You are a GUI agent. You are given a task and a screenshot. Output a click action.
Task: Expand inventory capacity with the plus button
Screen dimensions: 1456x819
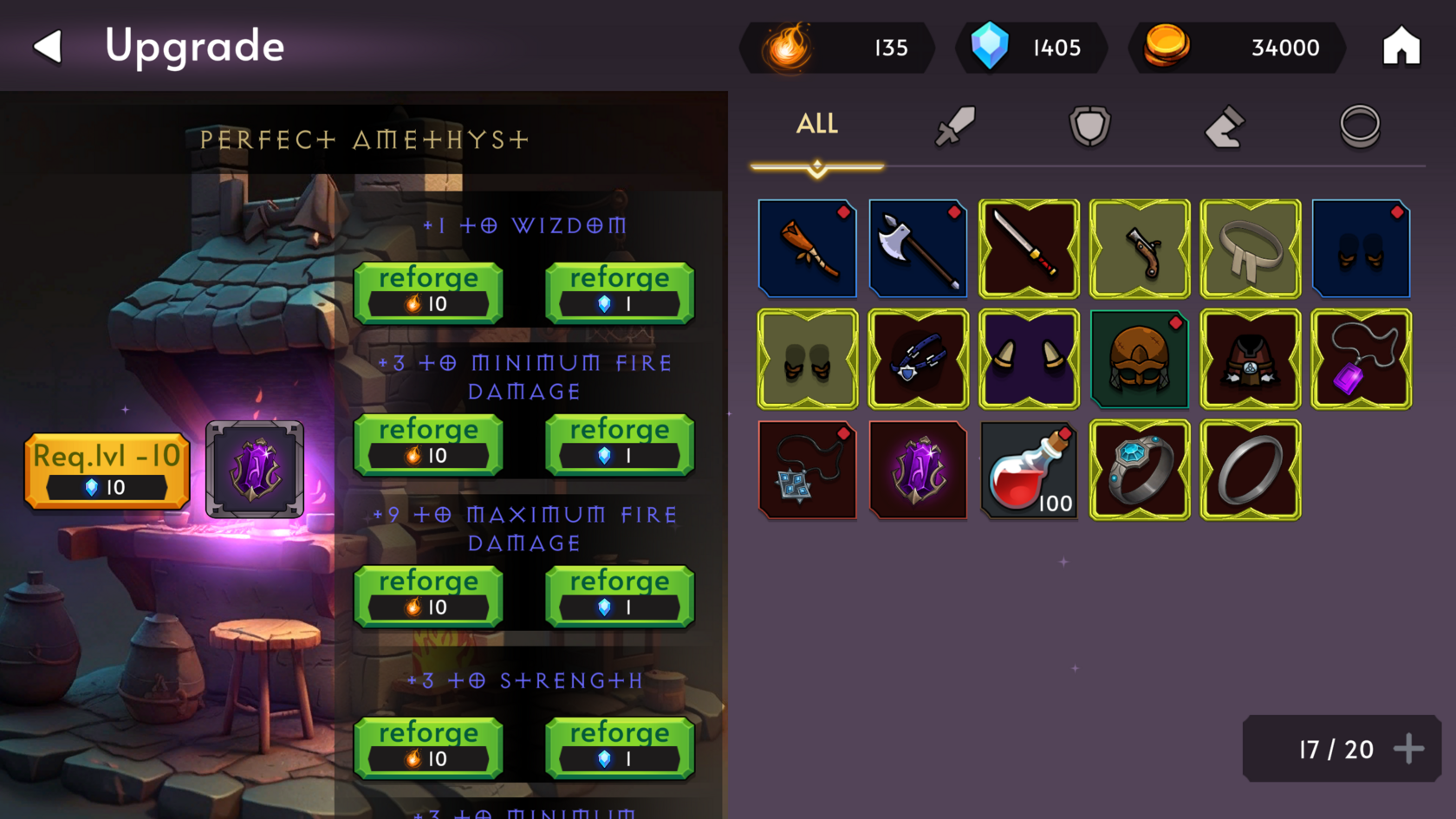[1408, 749]
